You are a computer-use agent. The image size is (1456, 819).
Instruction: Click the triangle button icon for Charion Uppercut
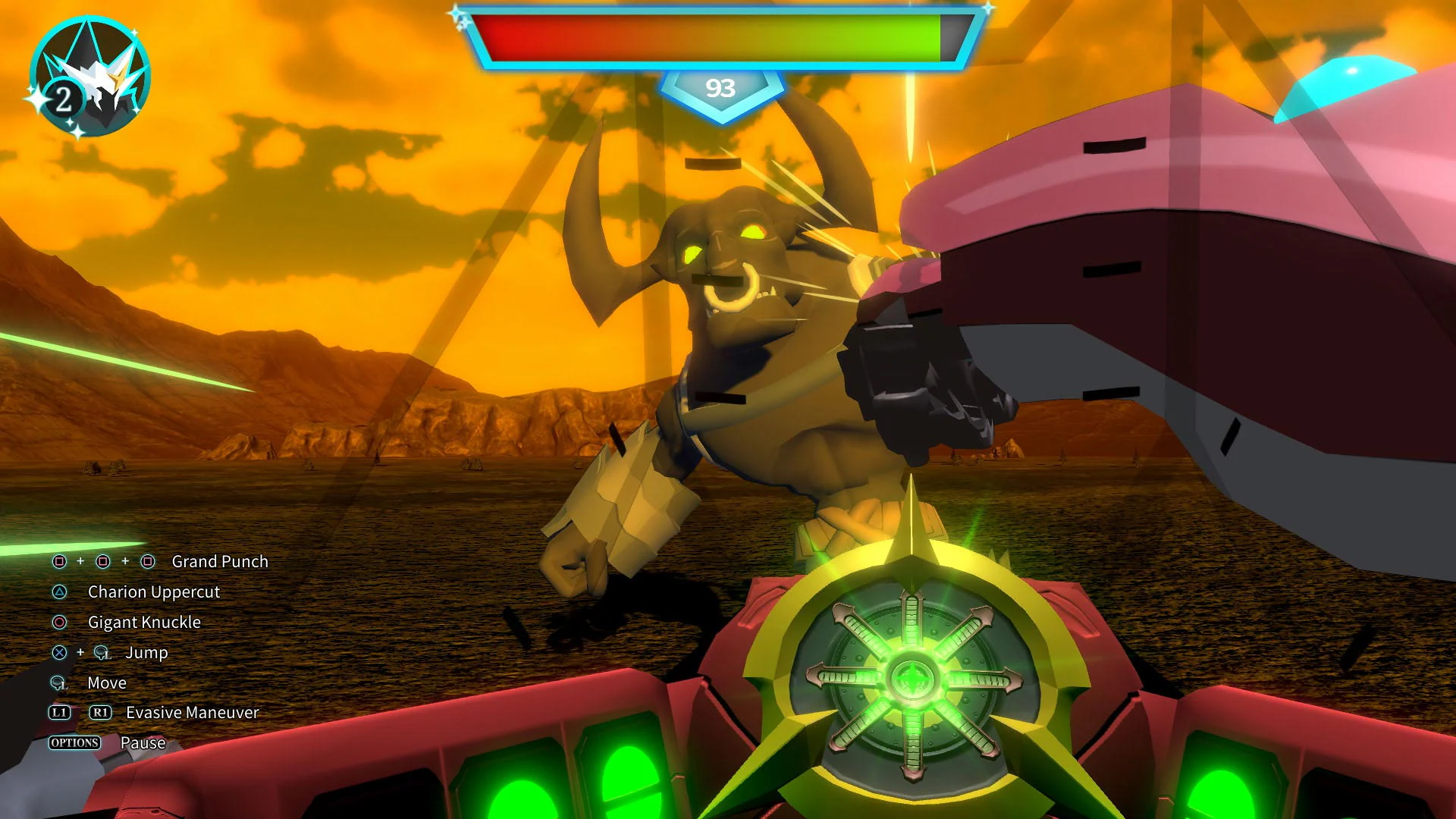tap(59, 592)
